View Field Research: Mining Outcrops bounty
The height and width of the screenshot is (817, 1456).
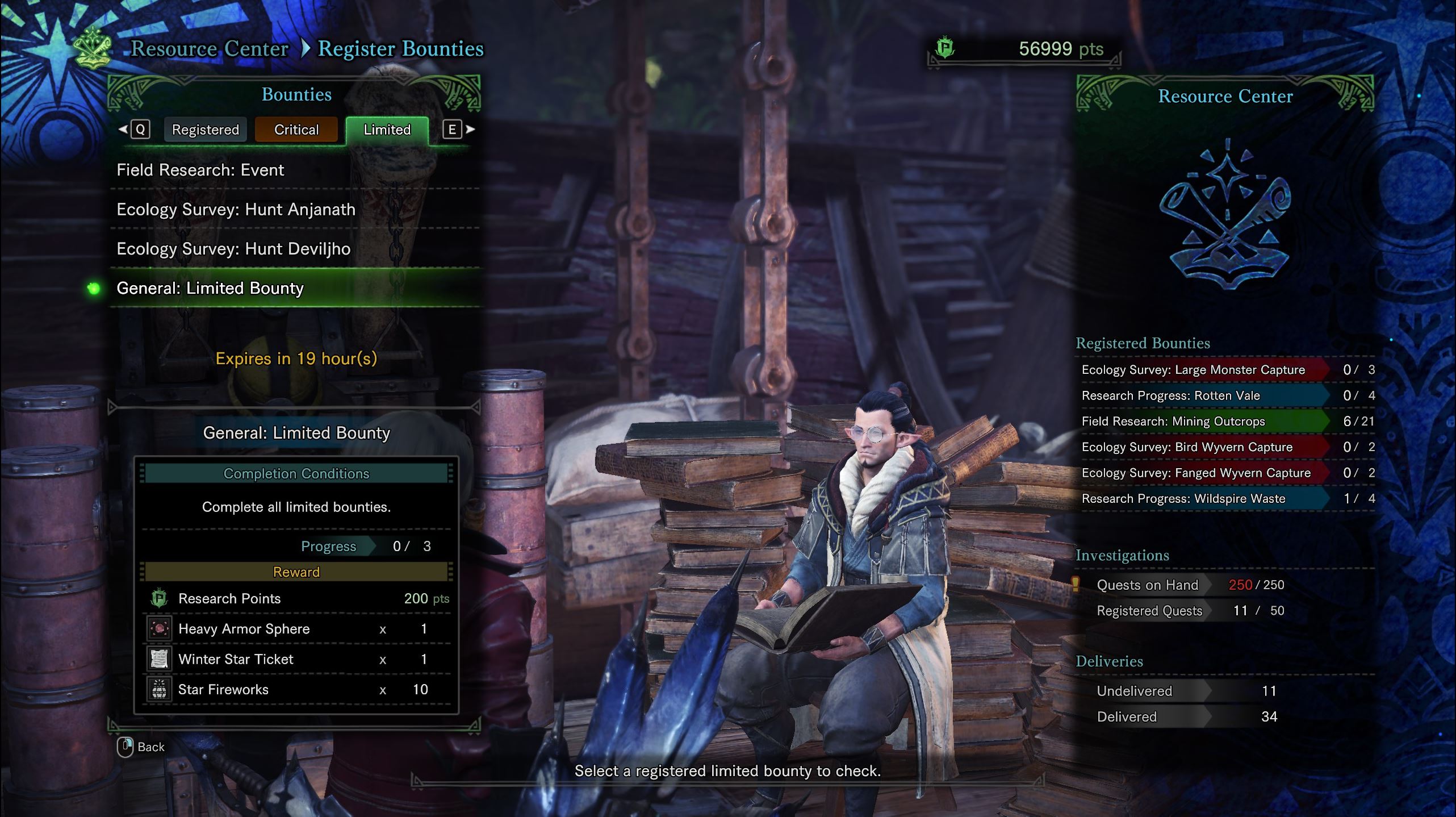[1173, 422]
